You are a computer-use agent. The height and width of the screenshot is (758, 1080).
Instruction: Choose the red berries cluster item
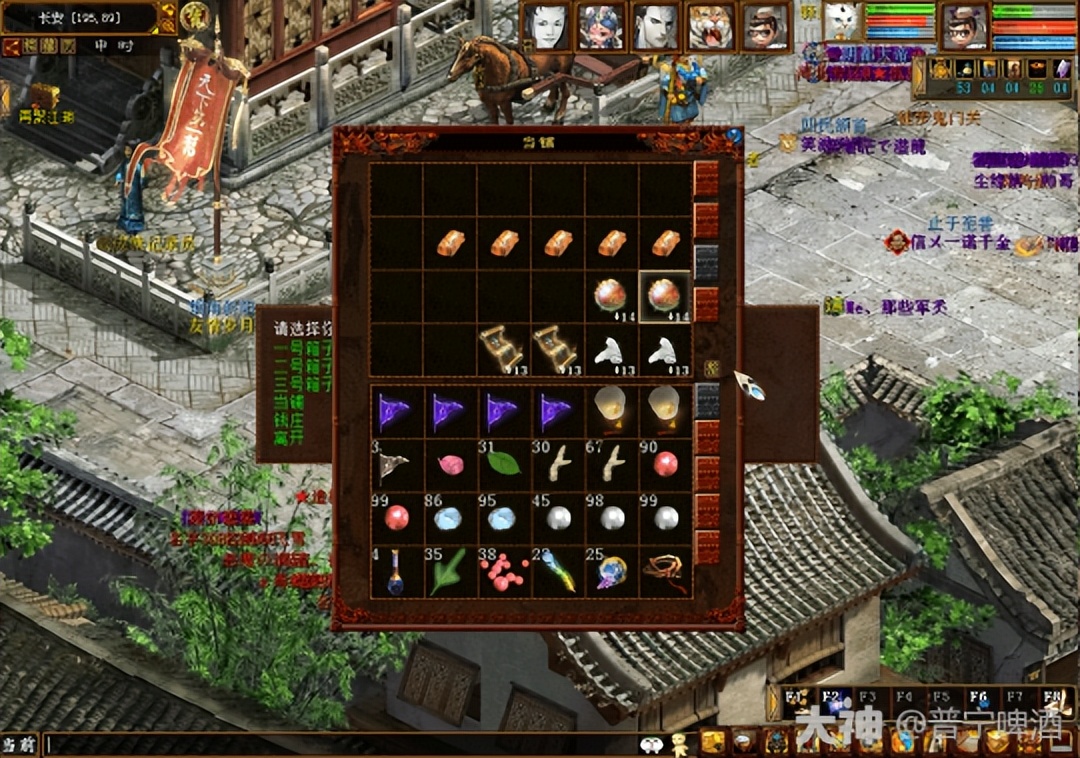point(503,573)
